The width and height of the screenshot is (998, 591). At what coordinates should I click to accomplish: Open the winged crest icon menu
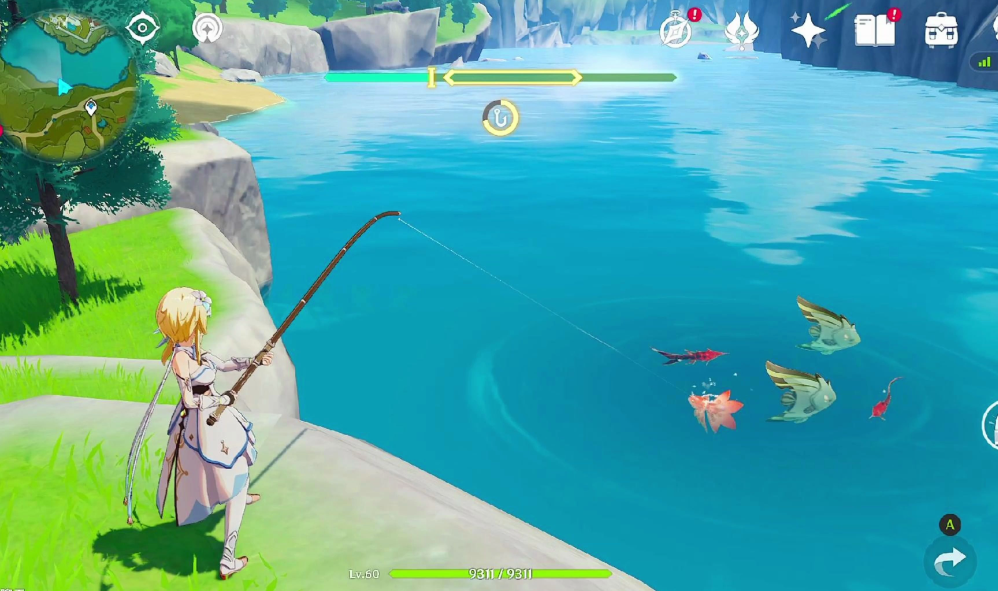click(741, 30)
